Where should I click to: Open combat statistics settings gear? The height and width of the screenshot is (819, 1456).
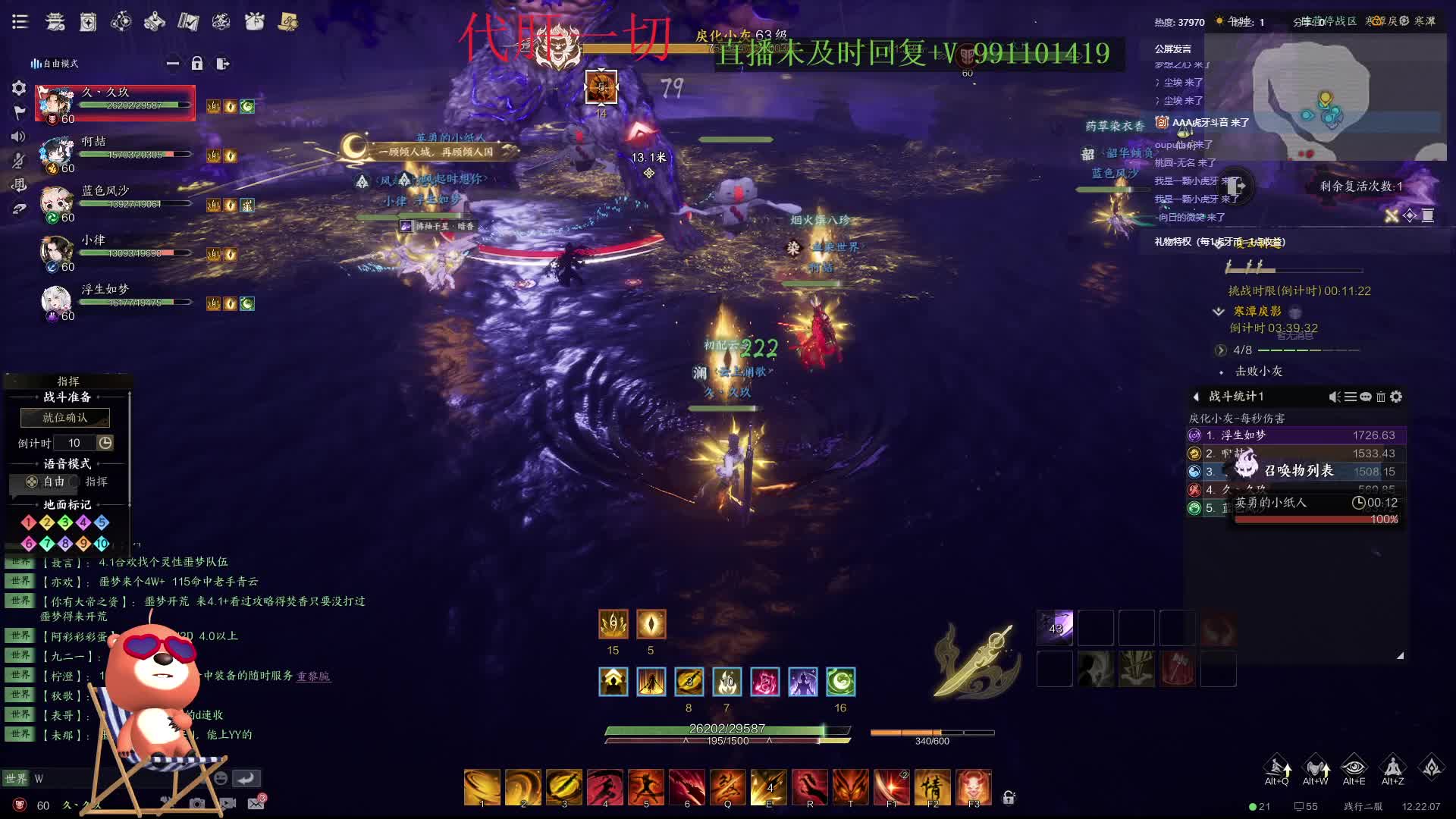point(1396,397)
